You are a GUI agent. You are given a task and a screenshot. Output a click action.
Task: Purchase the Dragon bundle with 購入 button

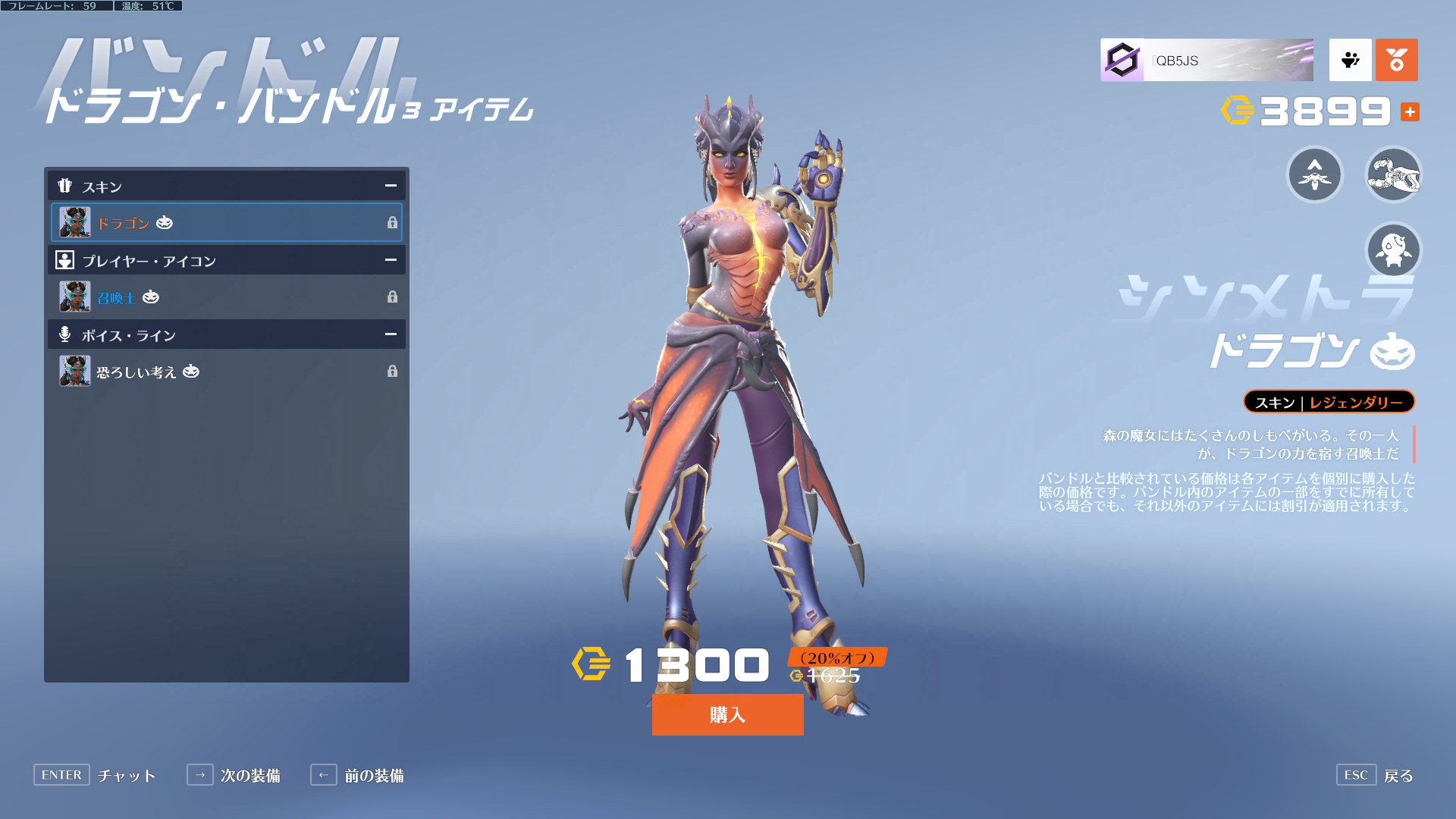[x=727, y=714]
